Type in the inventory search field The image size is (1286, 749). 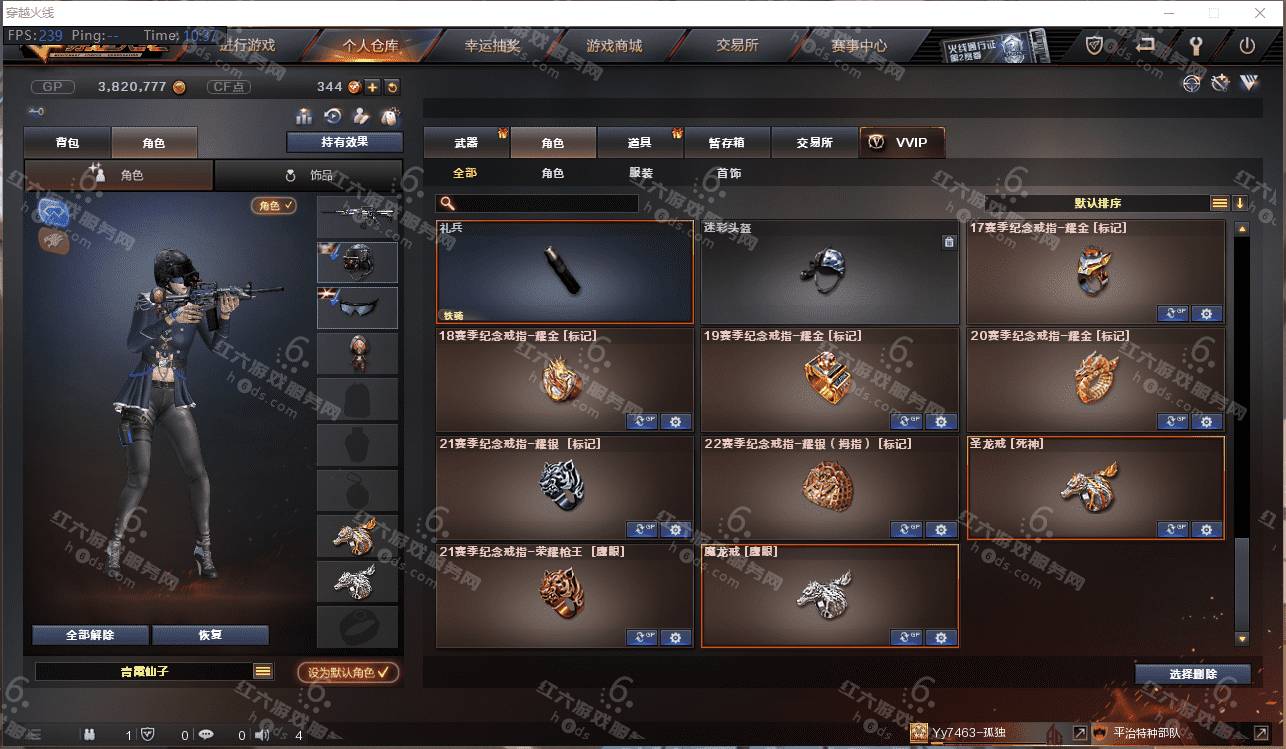(x=546, y=204)
